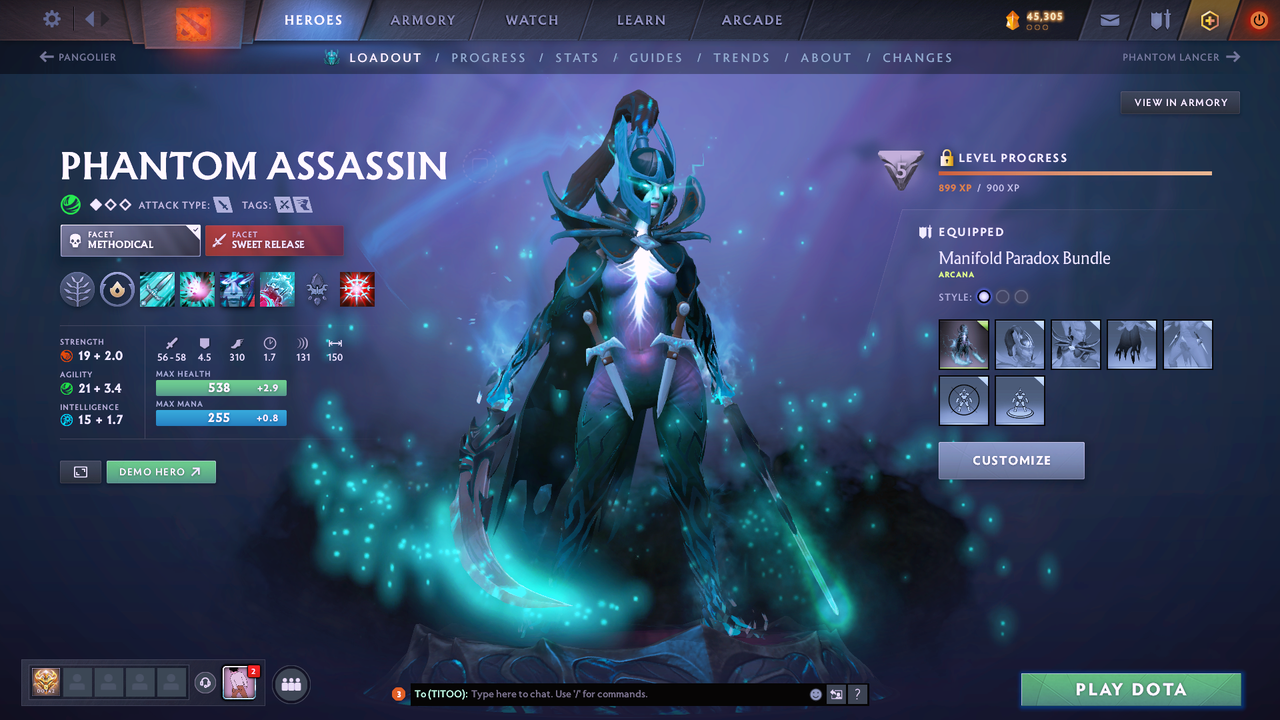Switch to the STATS tab
1280x720 pixels.
pos(577,57)
